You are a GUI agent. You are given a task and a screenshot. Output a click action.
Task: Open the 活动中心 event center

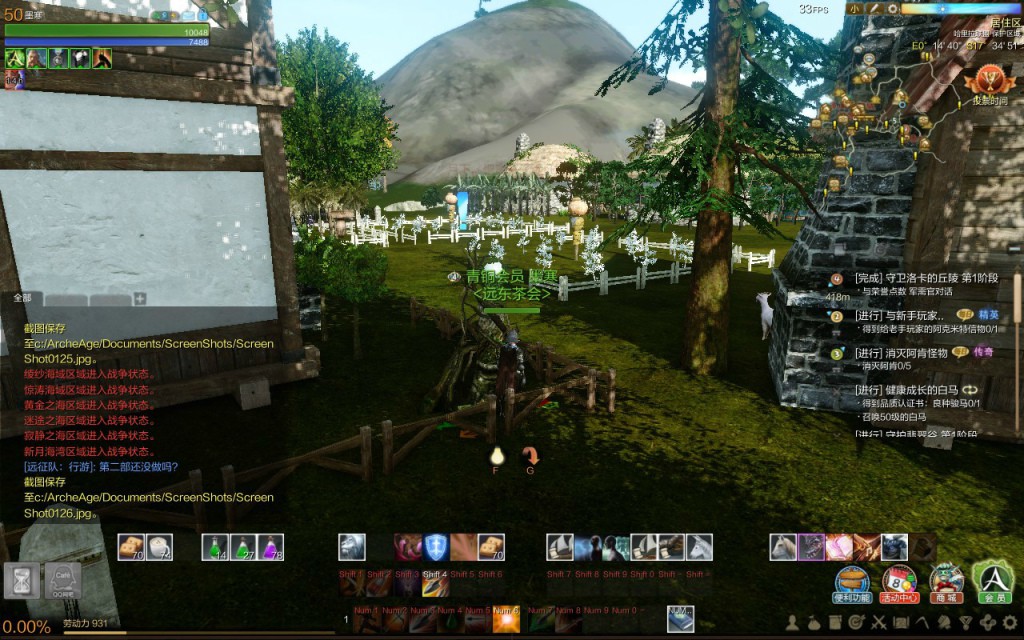(x=899, y=580)
